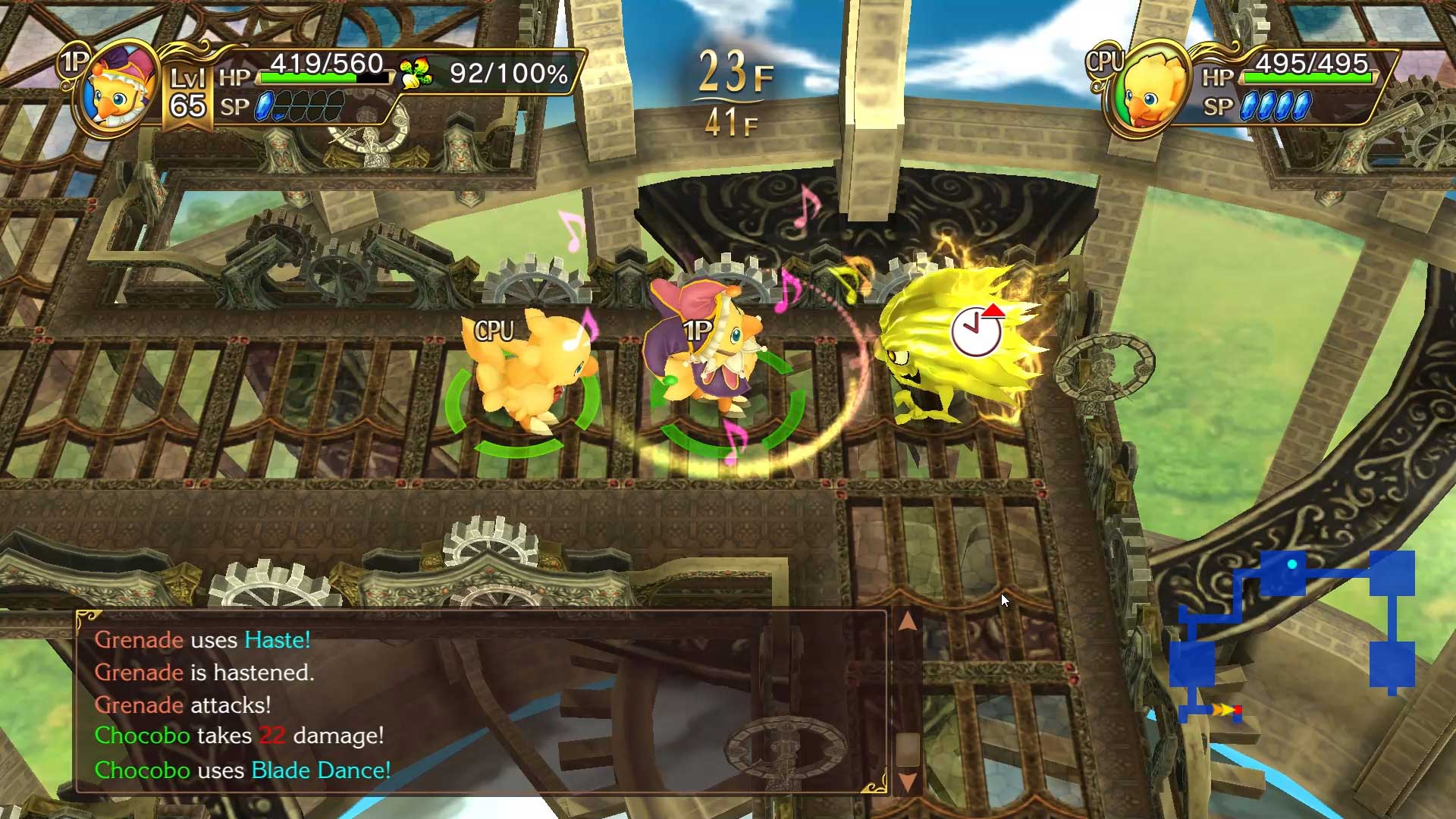Screen dimensions: 1456x819
Task: Select the CPU name tag above the orange chocobo
Action: click(494, 329)
